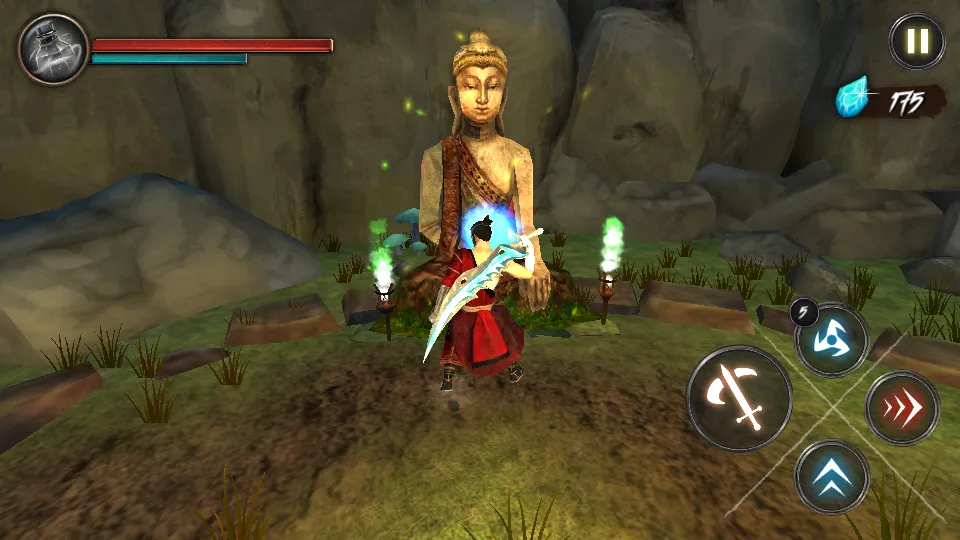
Task: Dash forward with the red arrows button
Action: tap(902, 408)
